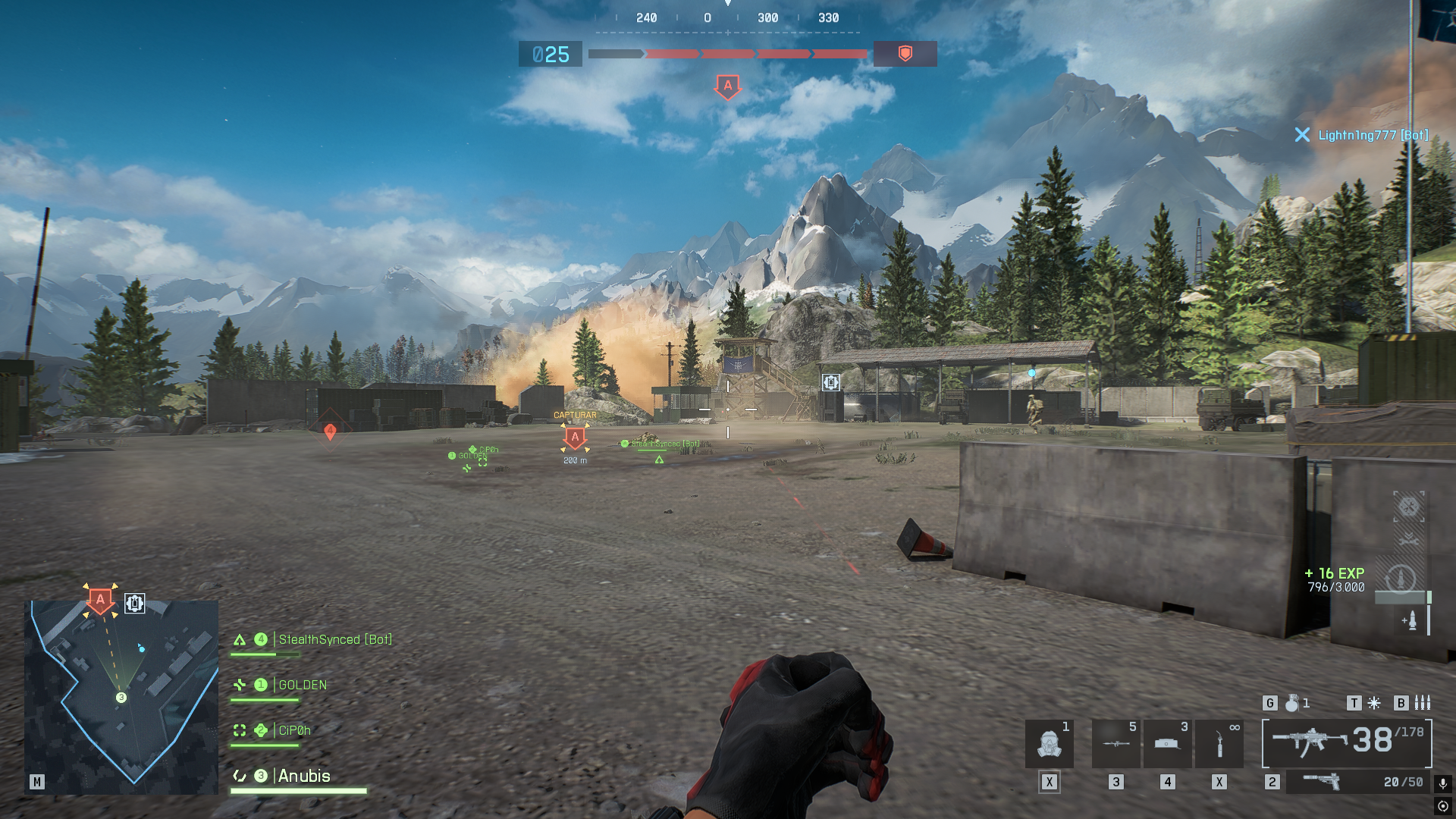
Task: Select the frag grenade icon
Action: pos(1292,704)
